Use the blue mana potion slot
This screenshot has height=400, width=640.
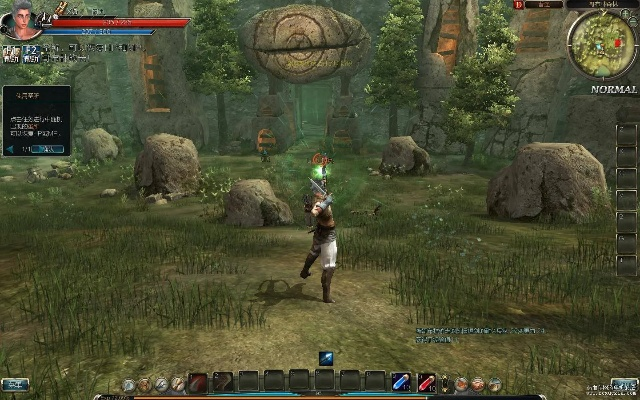tap(401, 382)
